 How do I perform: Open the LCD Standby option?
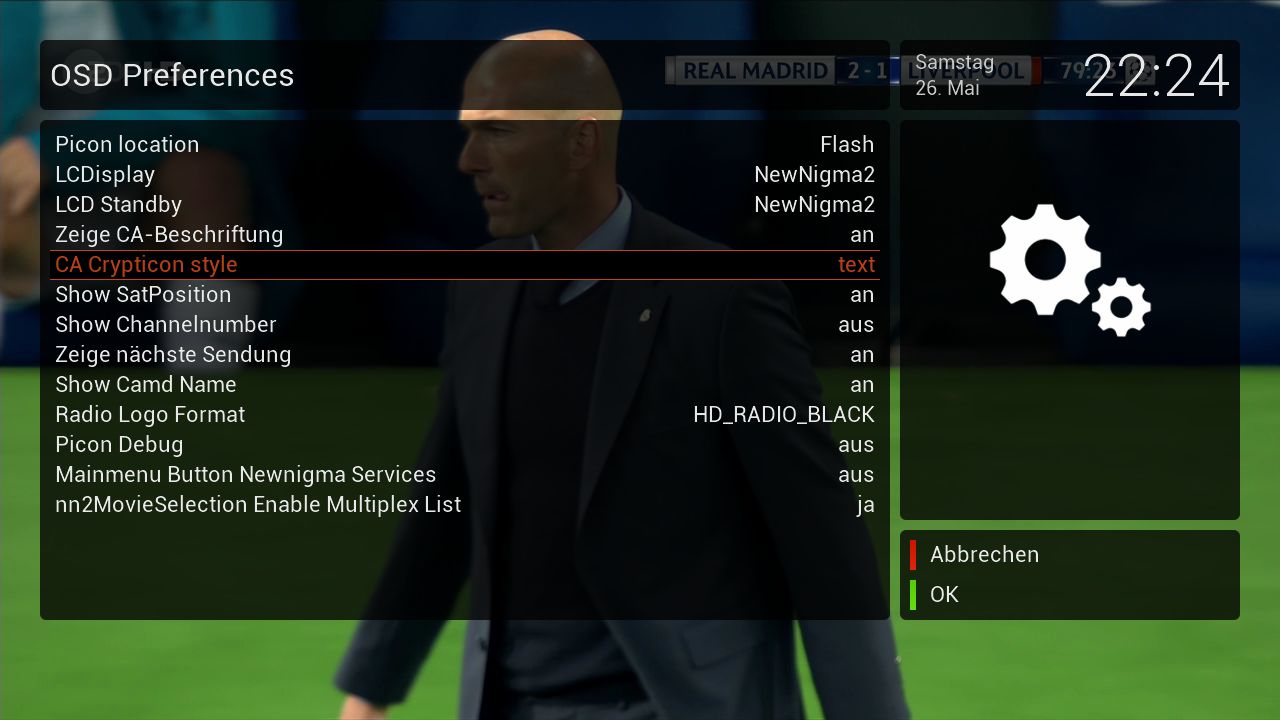[464, 205]
